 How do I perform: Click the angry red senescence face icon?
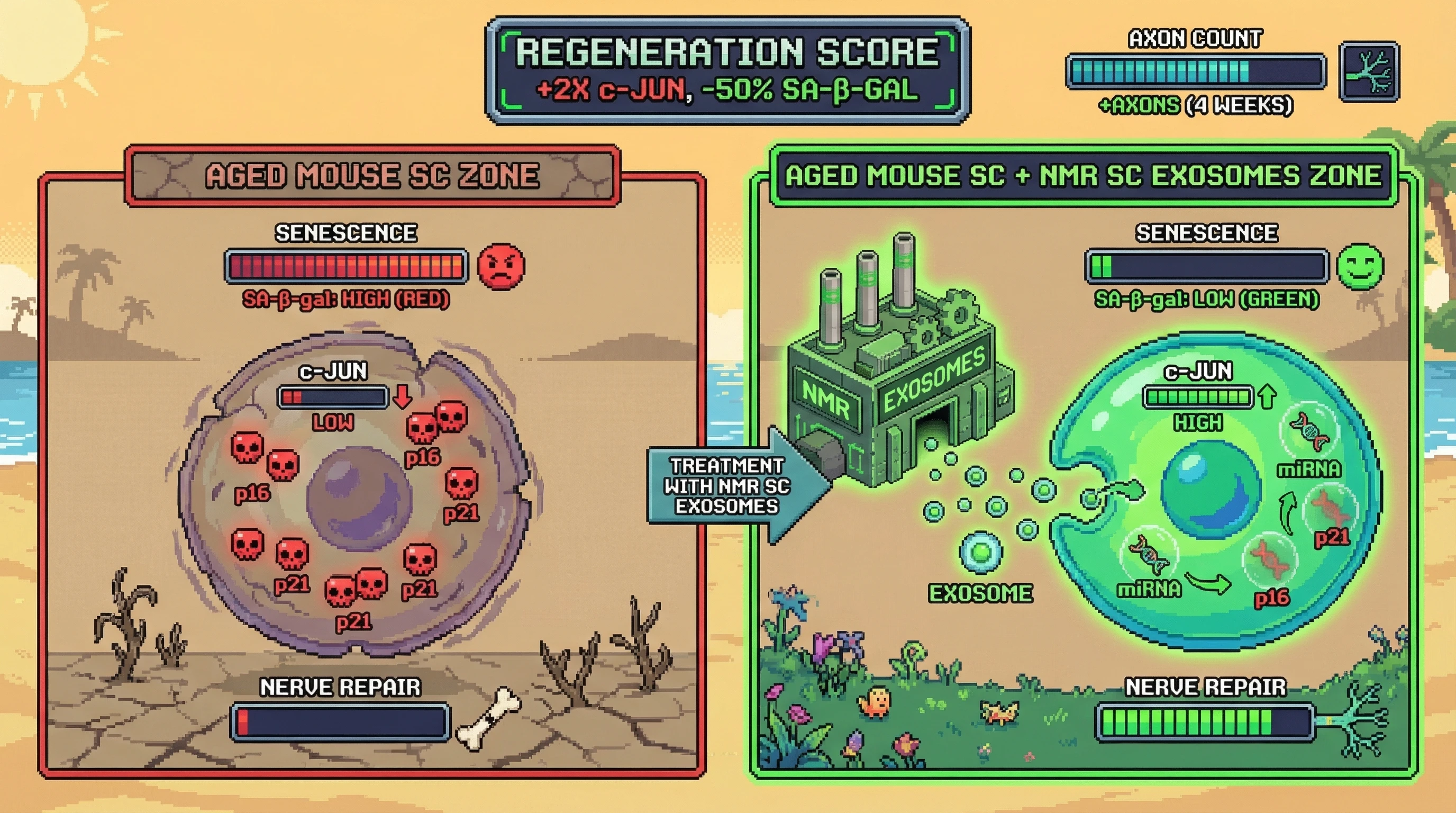point(501,266)
